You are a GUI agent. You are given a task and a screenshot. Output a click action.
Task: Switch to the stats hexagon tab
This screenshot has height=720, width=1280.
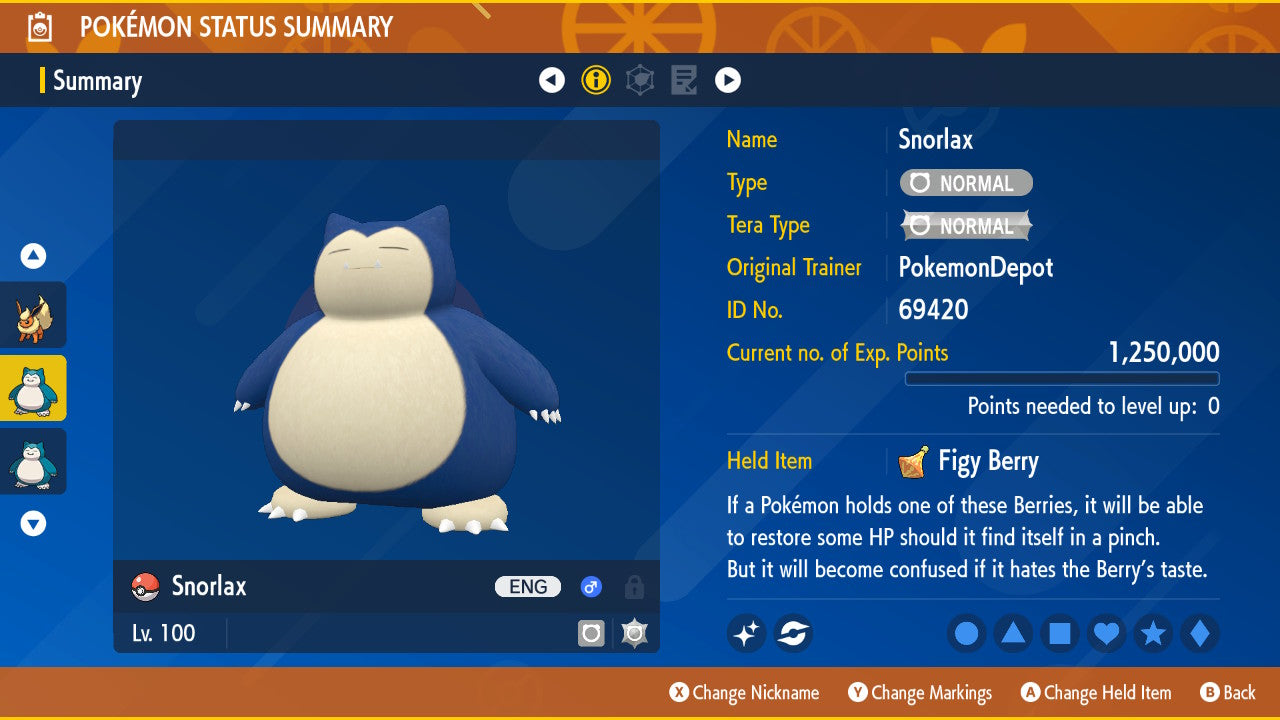point(640,80)
